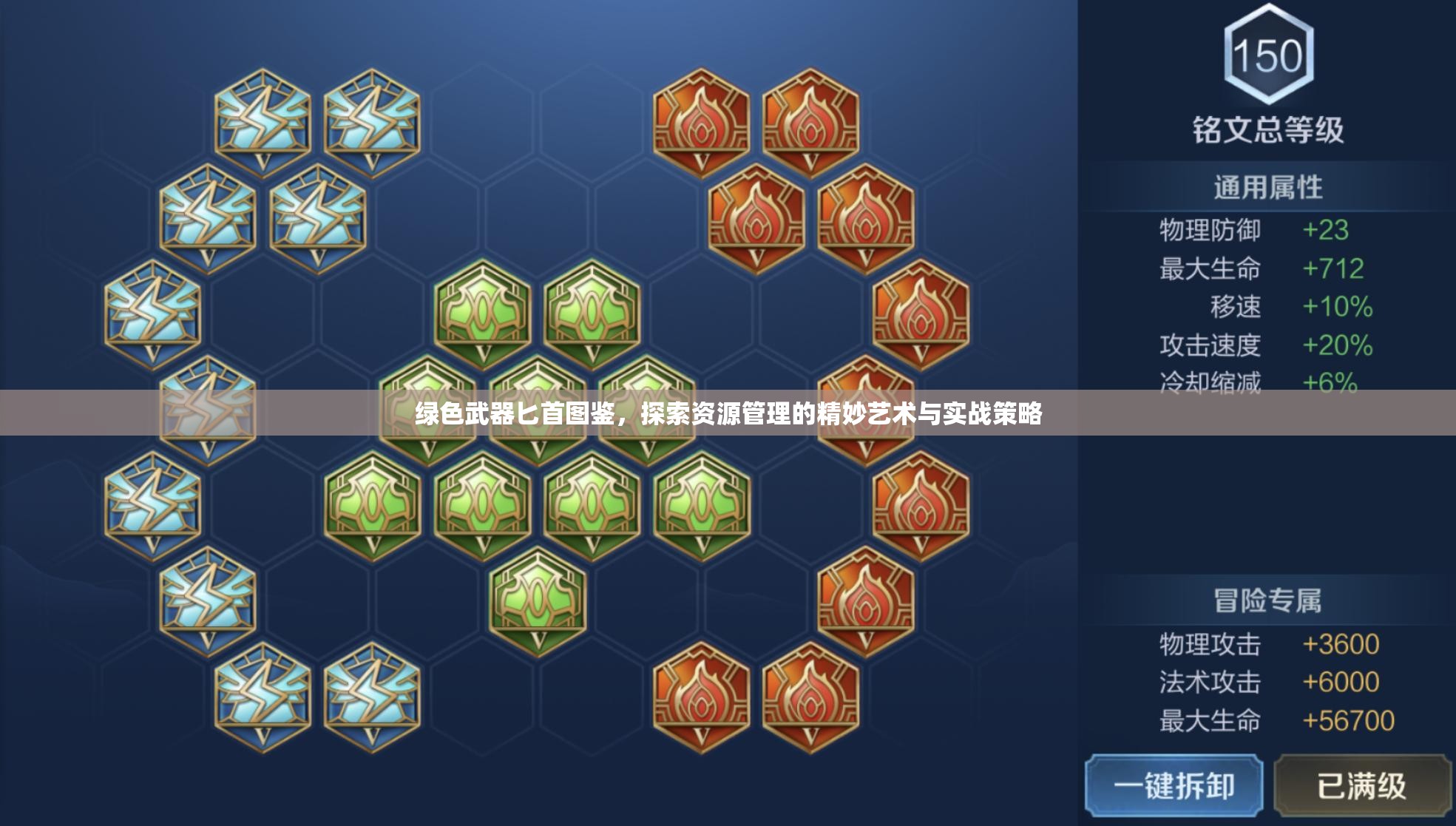The image size is (1456, 826).
Task: Open the 绿色武器匕首图鉴 article title banner
Action: (728, 413)
